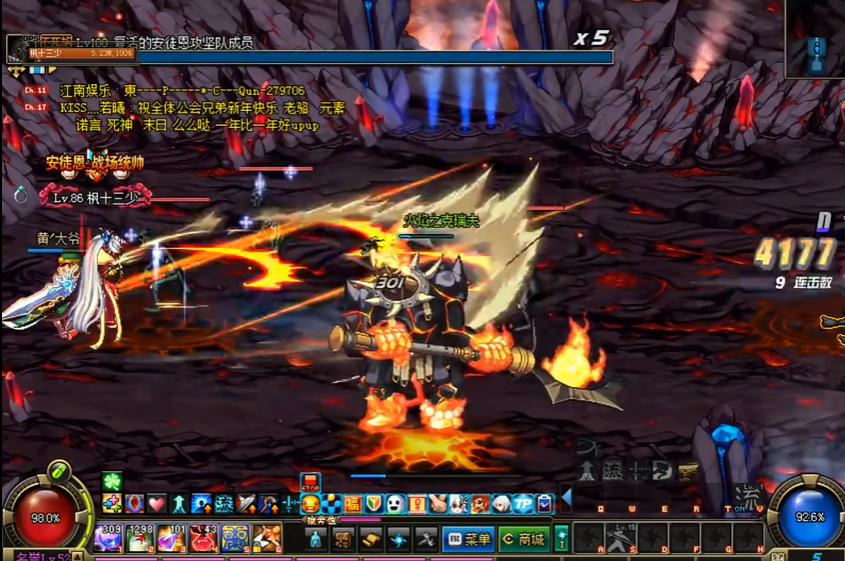This screenshot has height=561, width=845.
Task: Click the white ghost face icon
Action: (x=395, y=504)
